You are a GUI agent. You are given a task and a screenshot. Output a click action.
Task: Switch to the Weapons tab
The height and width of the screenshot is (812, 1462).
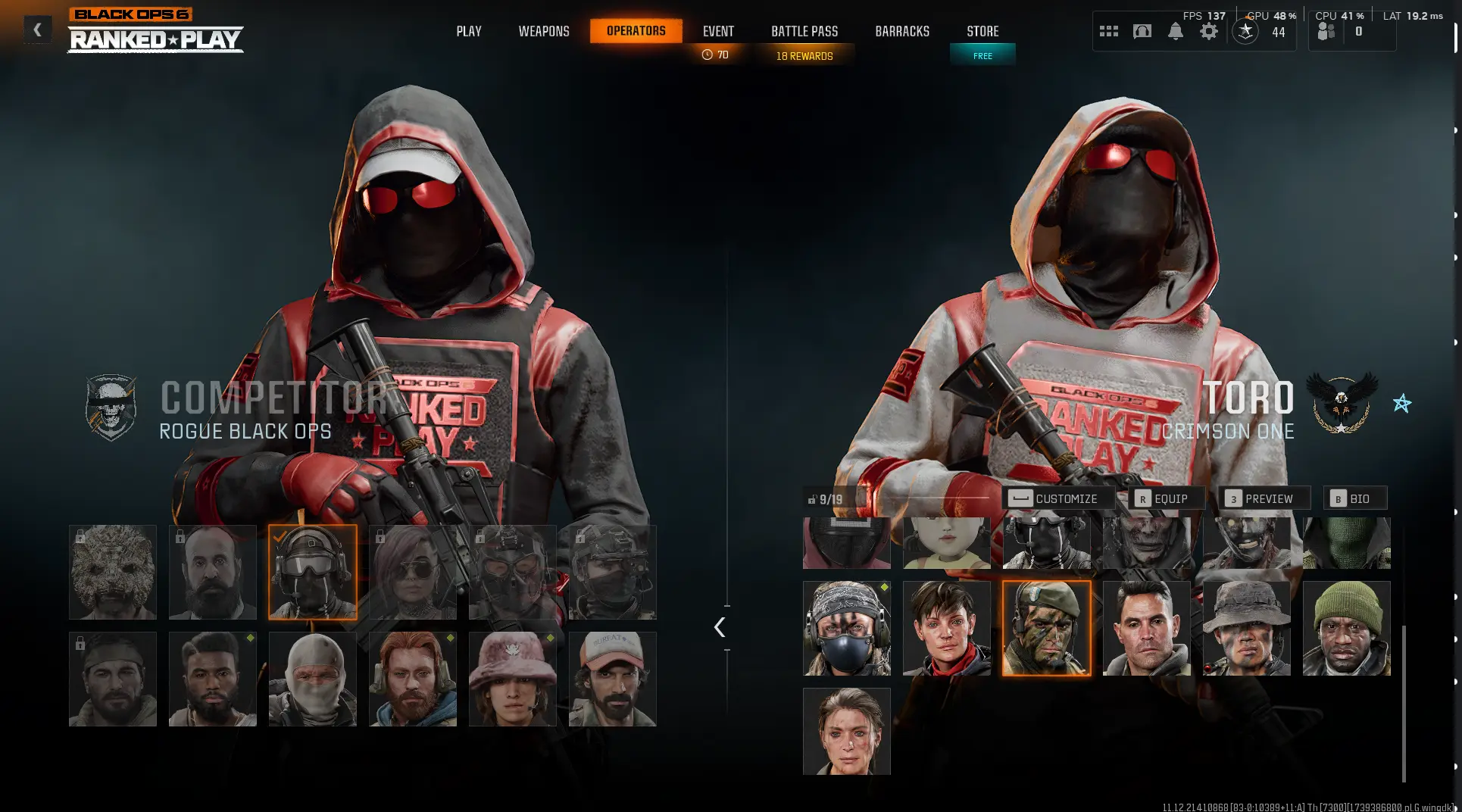543,31
